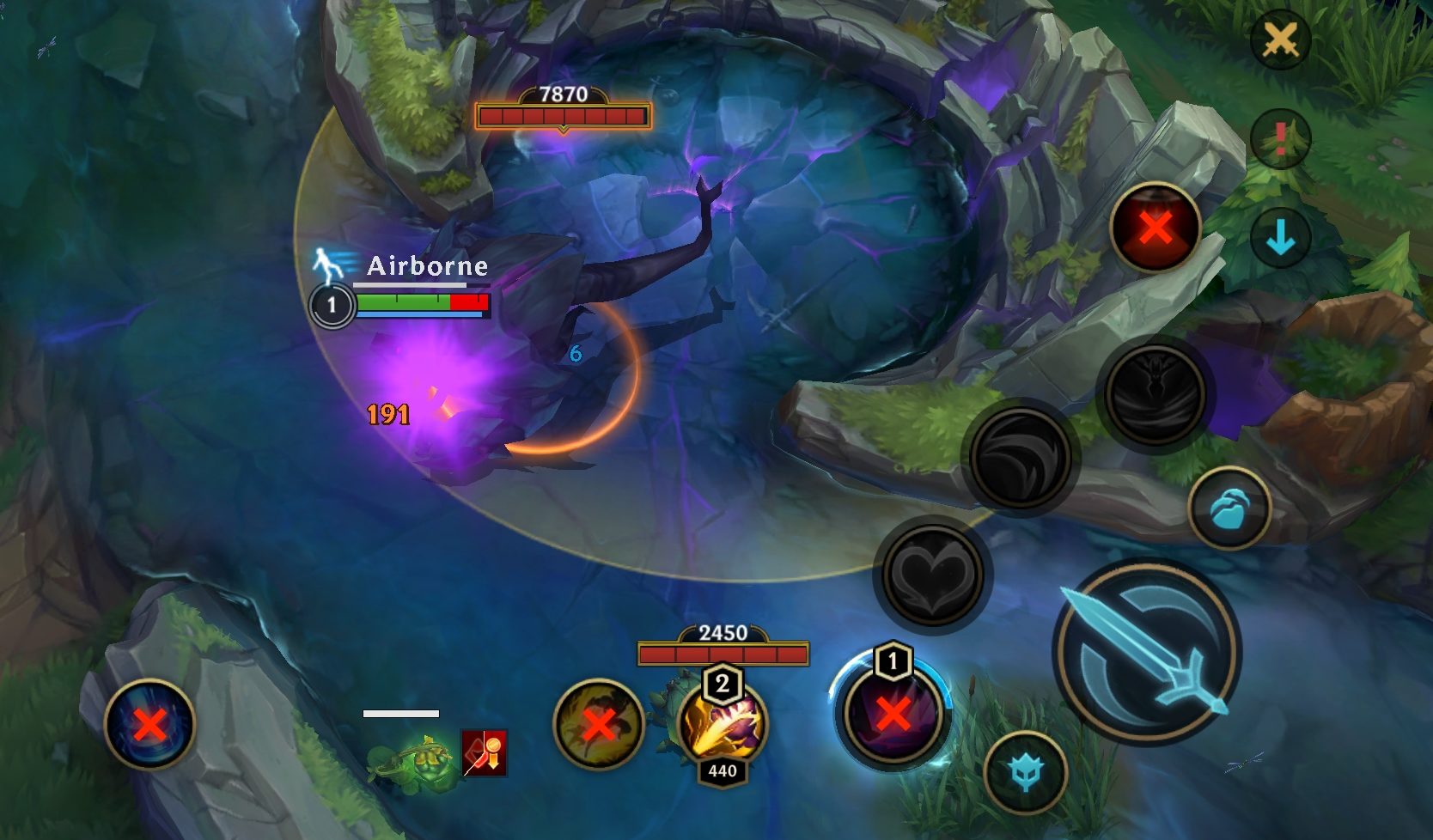The height and width of the screenshot is (840, 1433).
Task: Cast the Smite spell showing 440
Action: click(x=722, y=723)
